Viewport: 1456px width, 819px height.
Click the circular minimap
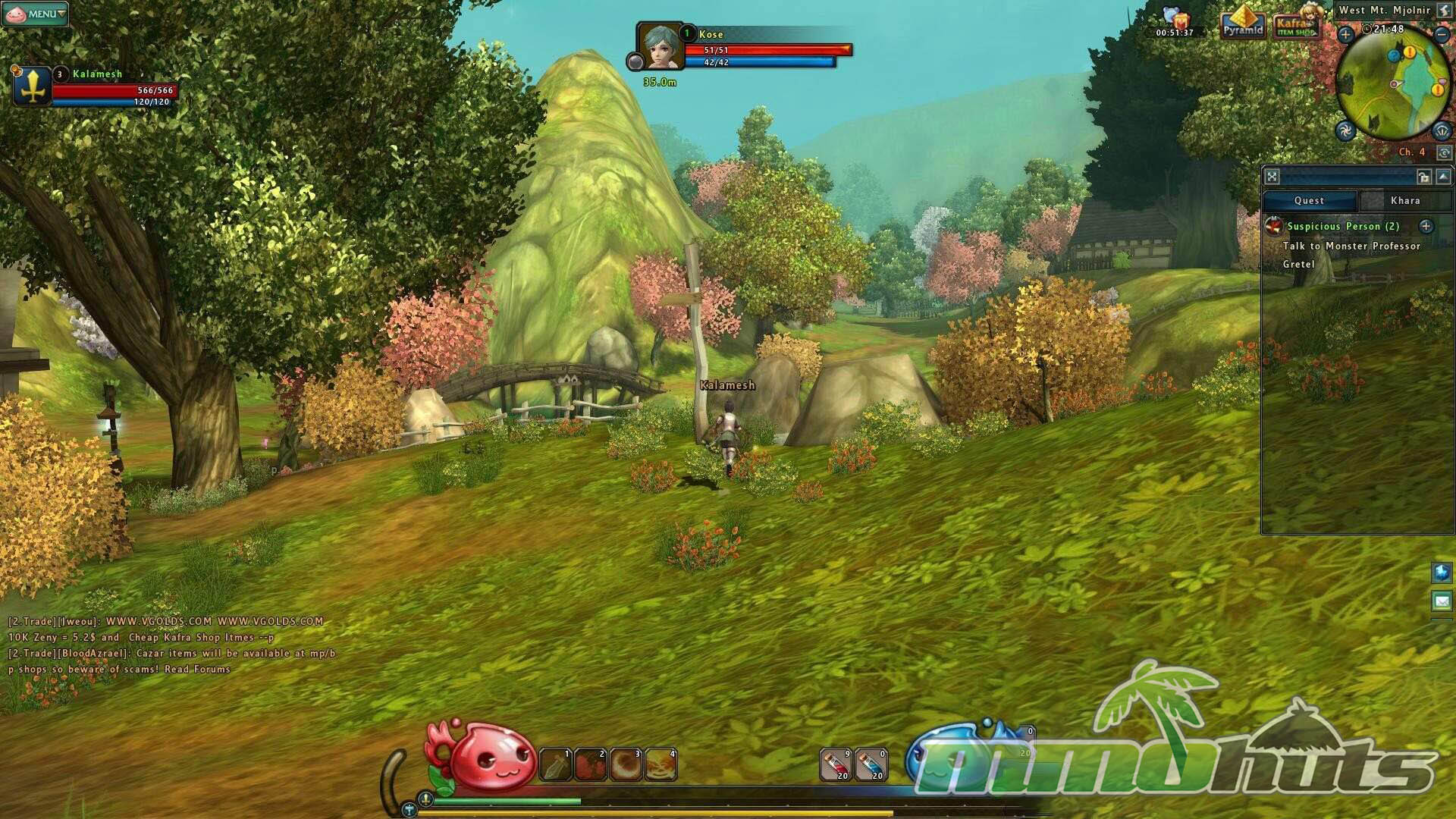pyautogui.click(x=1394, y=85)
